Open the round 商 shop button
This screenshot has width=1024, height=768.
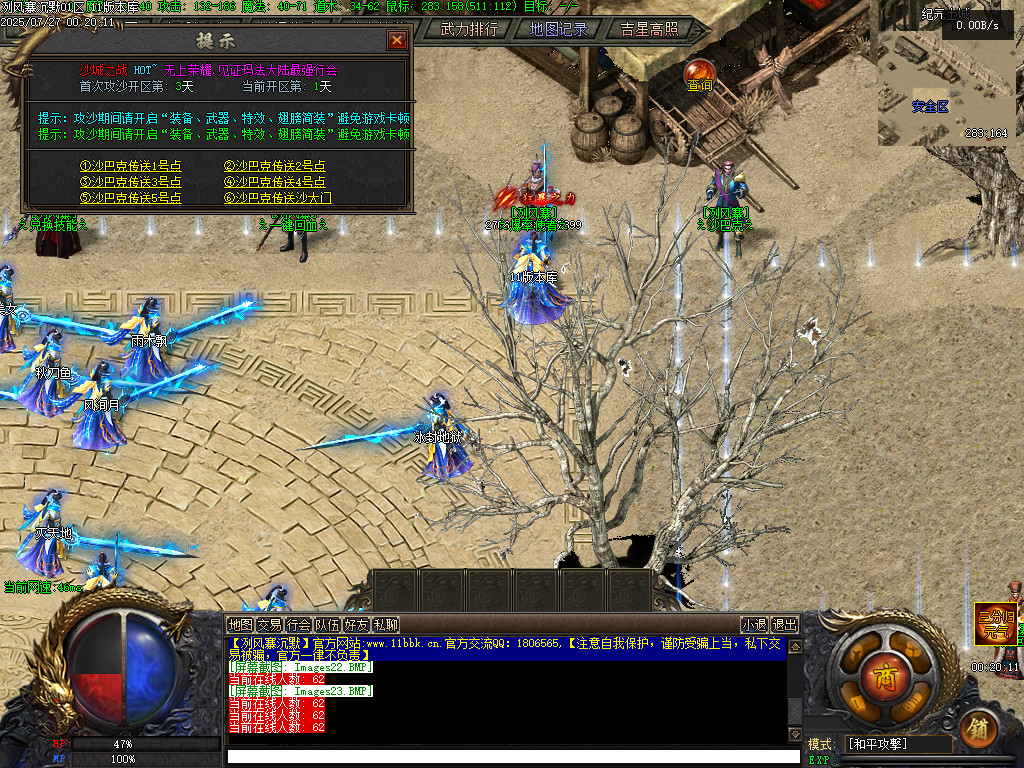point(885,672)
